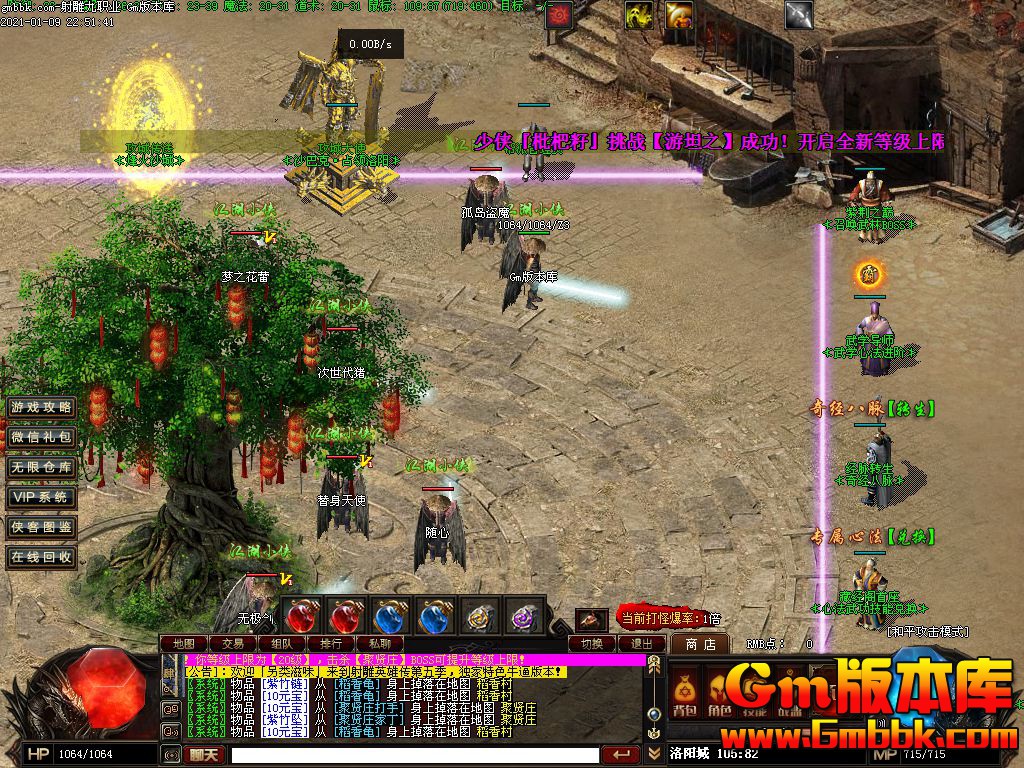Switch to 私聊 private chat
Viewport: 1024px width, 768px height.
380,643
